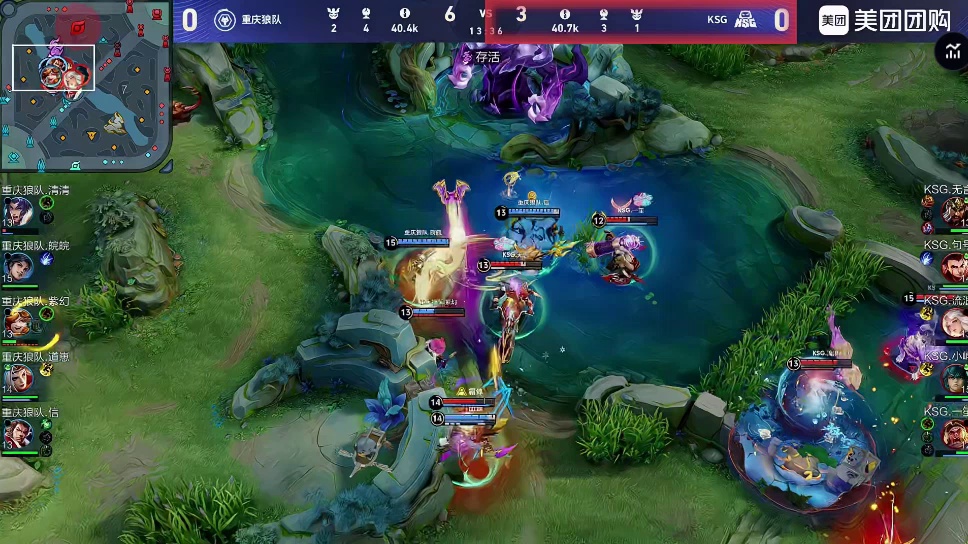Select player 重庆狼队.清清 portrait
Image resolution: width=968 pixels, height=544 pixels.
[18, 212]
